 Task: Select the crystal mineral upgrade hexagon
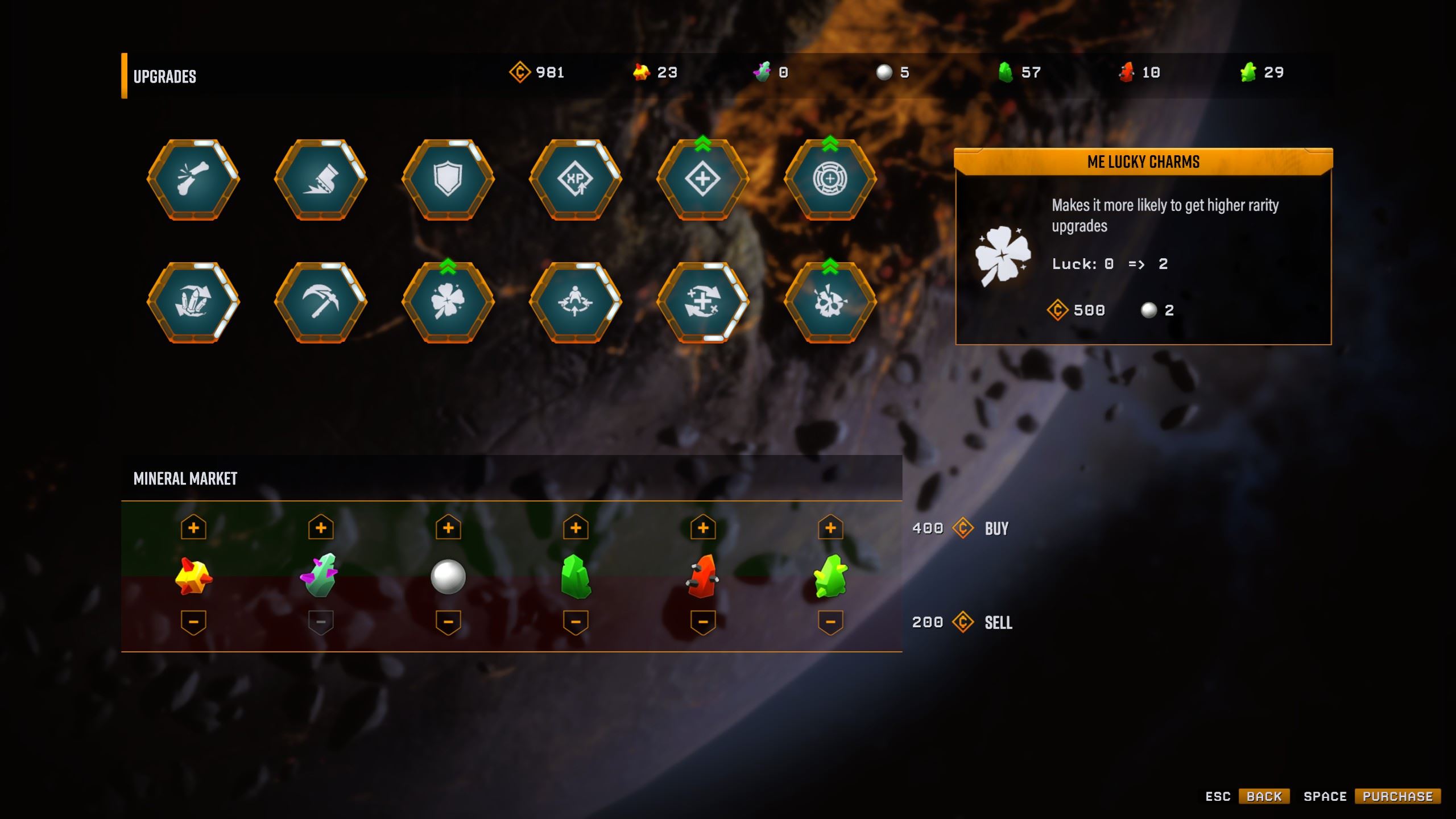(193, 303)
